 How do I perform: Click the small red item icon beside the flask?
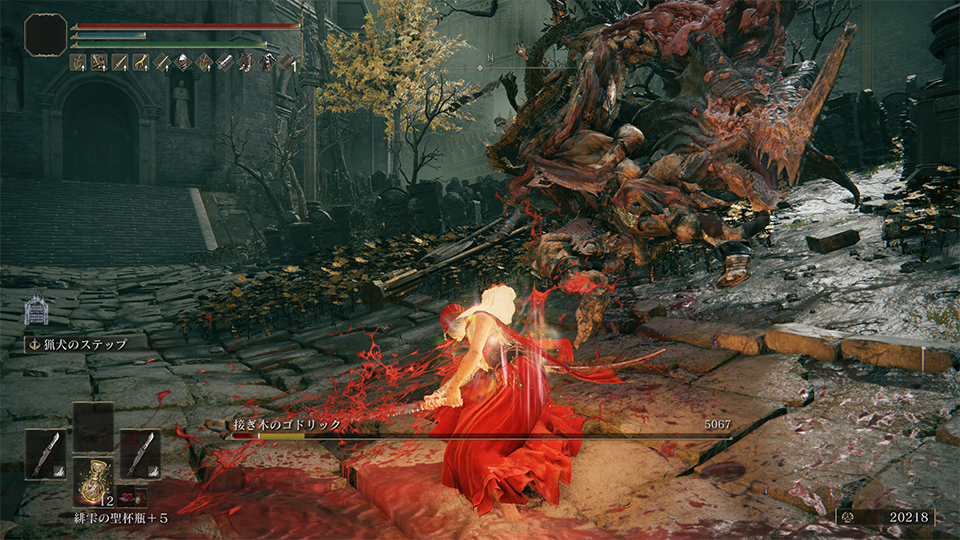click(x=132, y=498)
